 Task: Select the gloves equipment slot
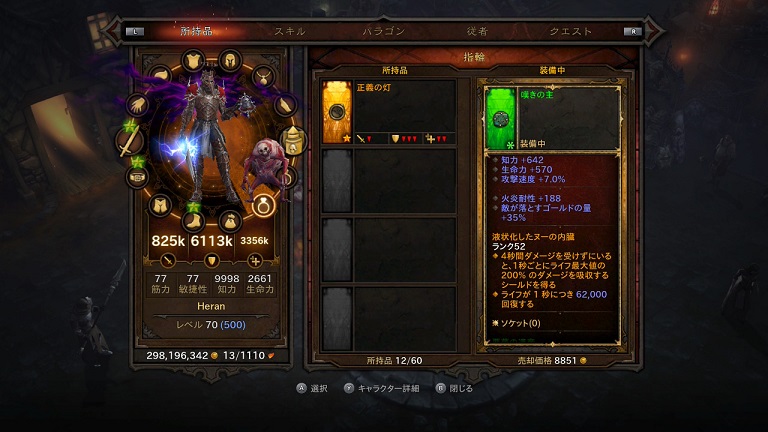click(138, 106)
